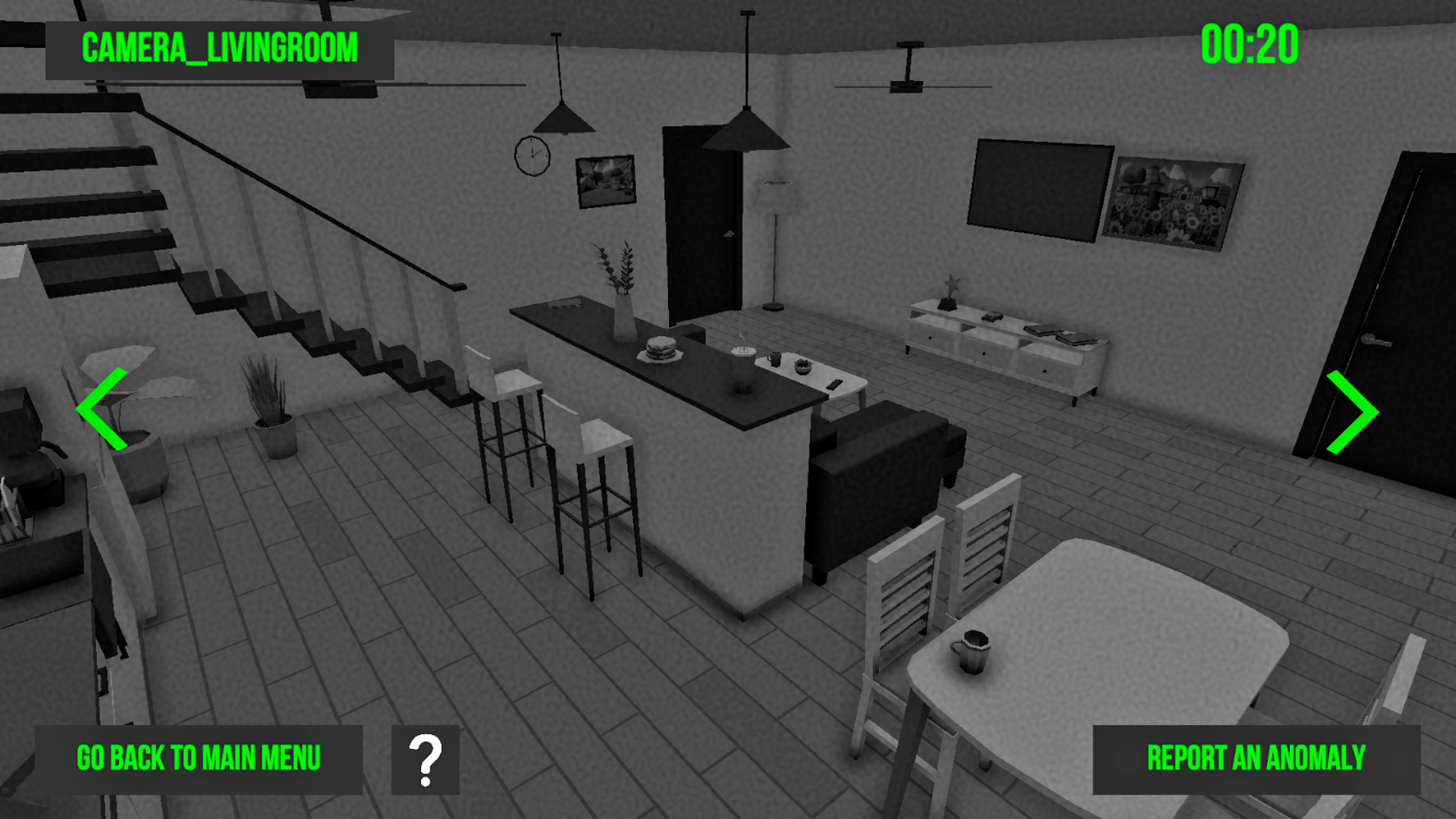This screenshot has width=1456, height=819.
Task: Click the wall clock above the counter
Action: [532, 157]
